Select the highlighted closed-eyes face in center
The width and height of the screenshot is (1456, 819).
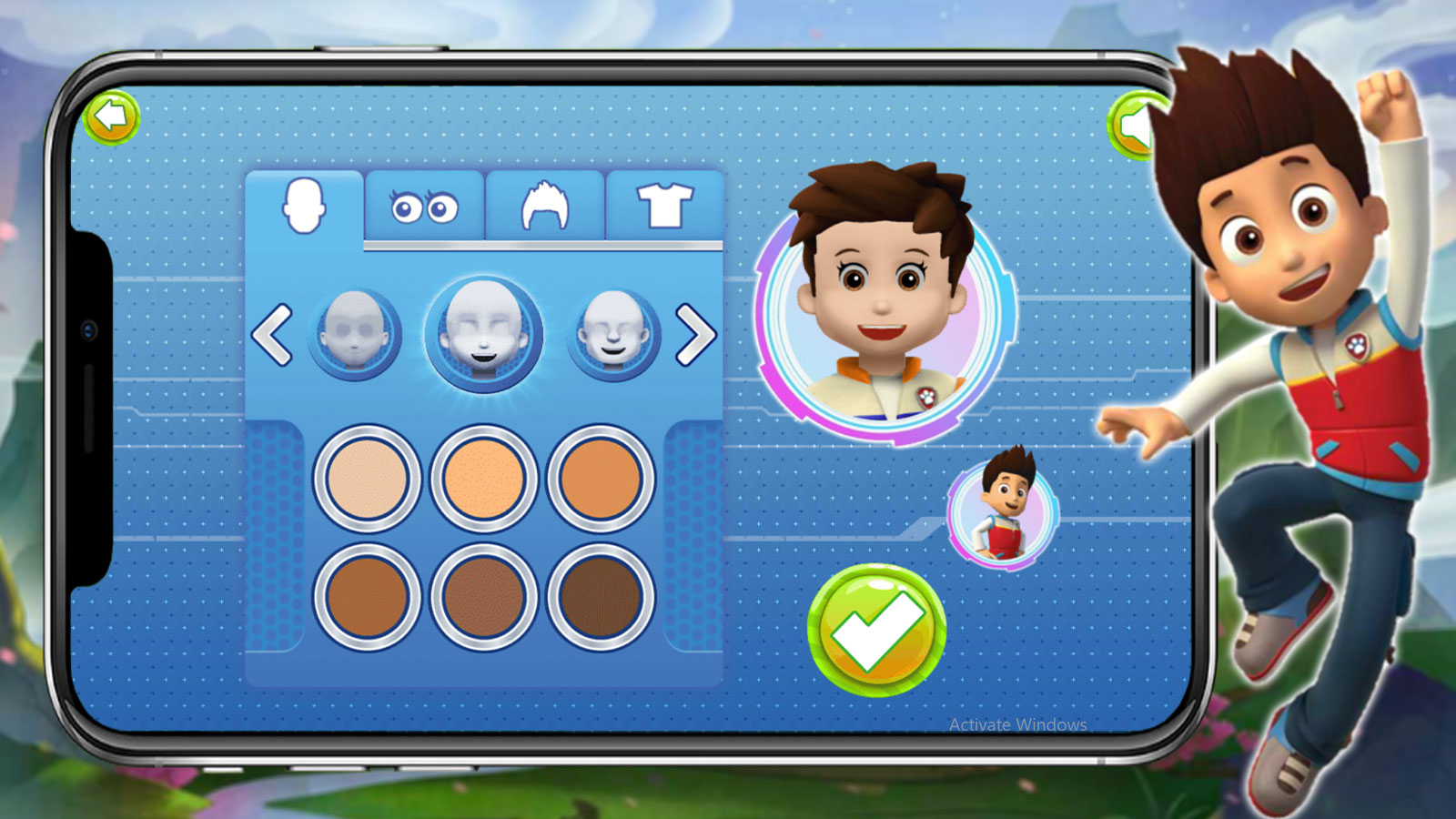[483, 333]
